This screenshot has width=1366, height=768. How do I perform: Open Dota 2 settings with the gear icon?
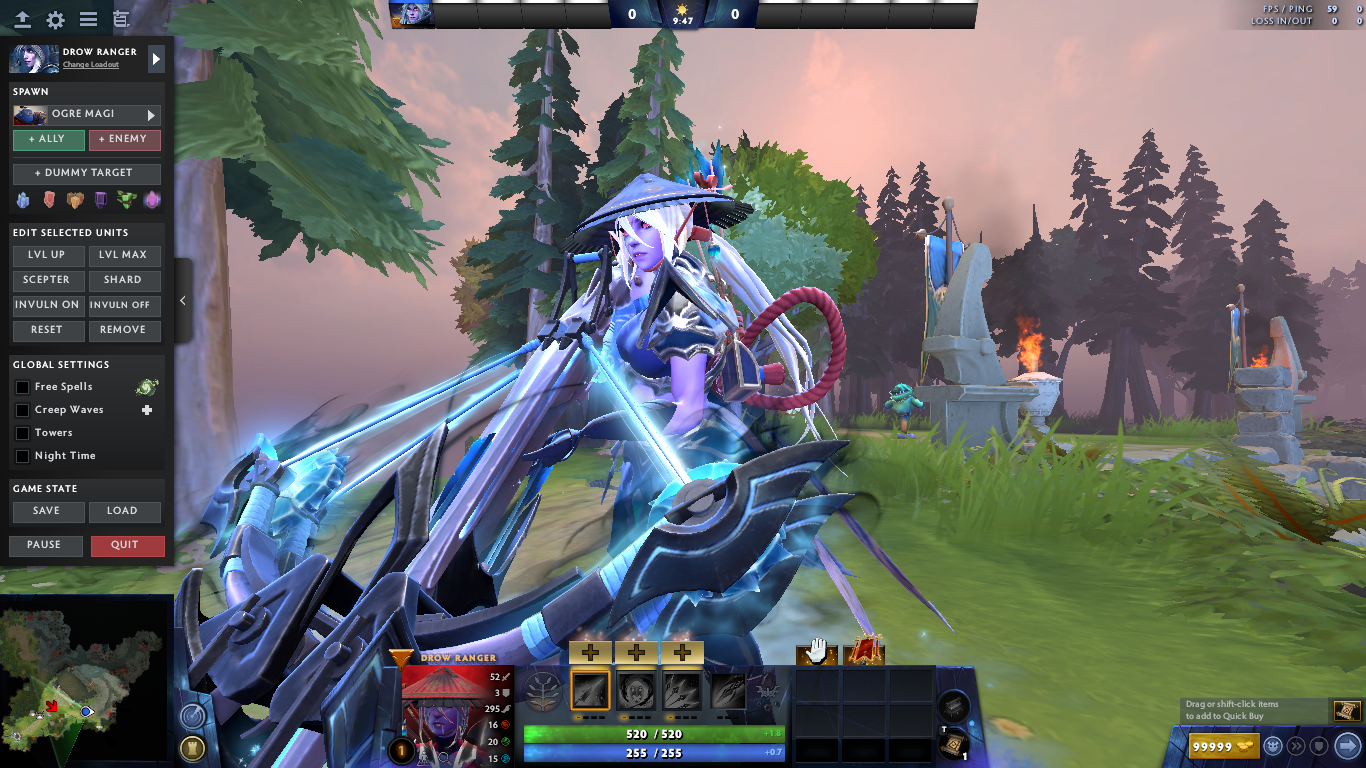(x=54, y=17)
